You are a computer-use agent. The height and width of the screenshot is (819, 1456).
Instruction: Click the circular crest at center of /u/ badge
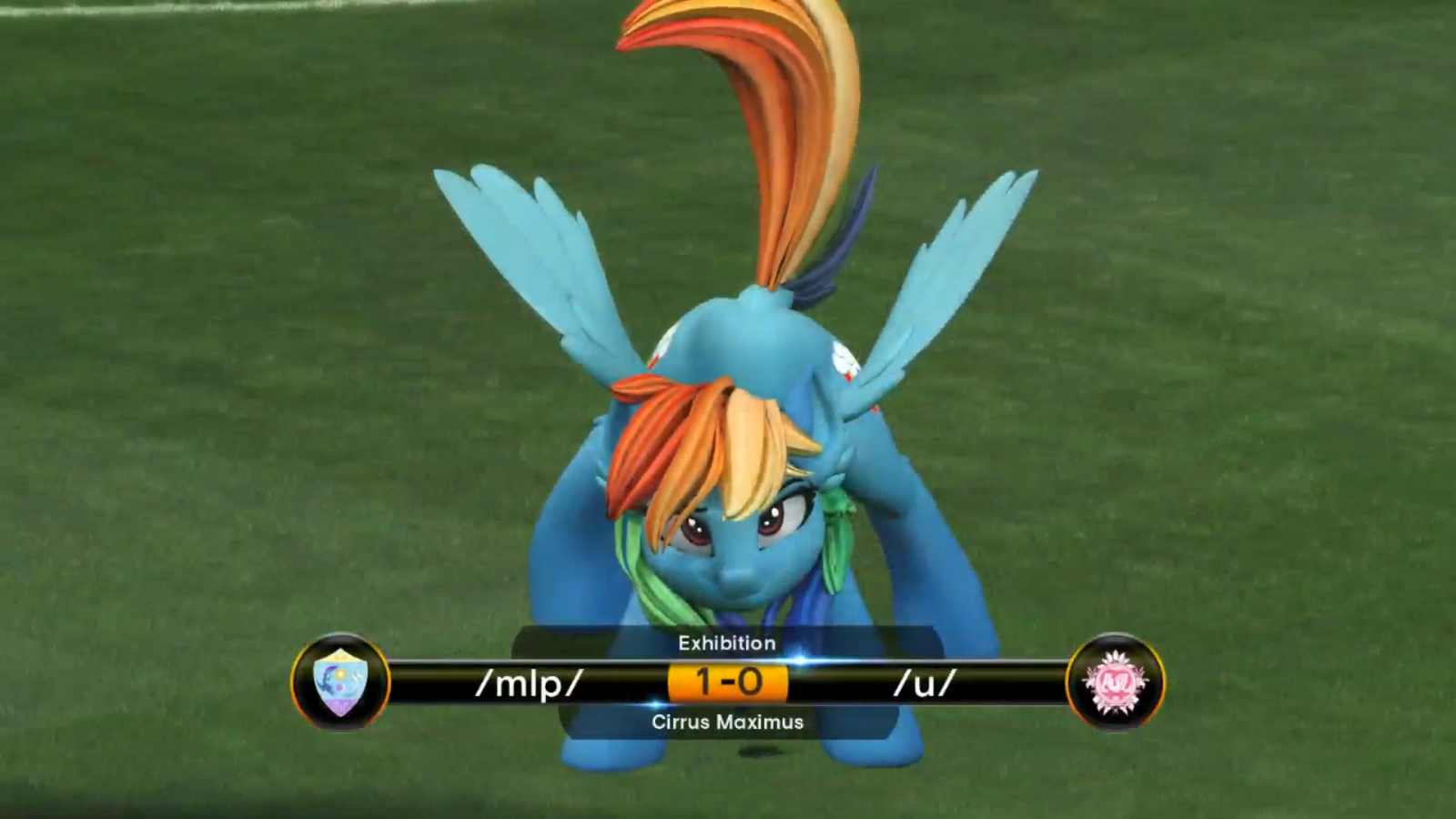pos(1117,685)
